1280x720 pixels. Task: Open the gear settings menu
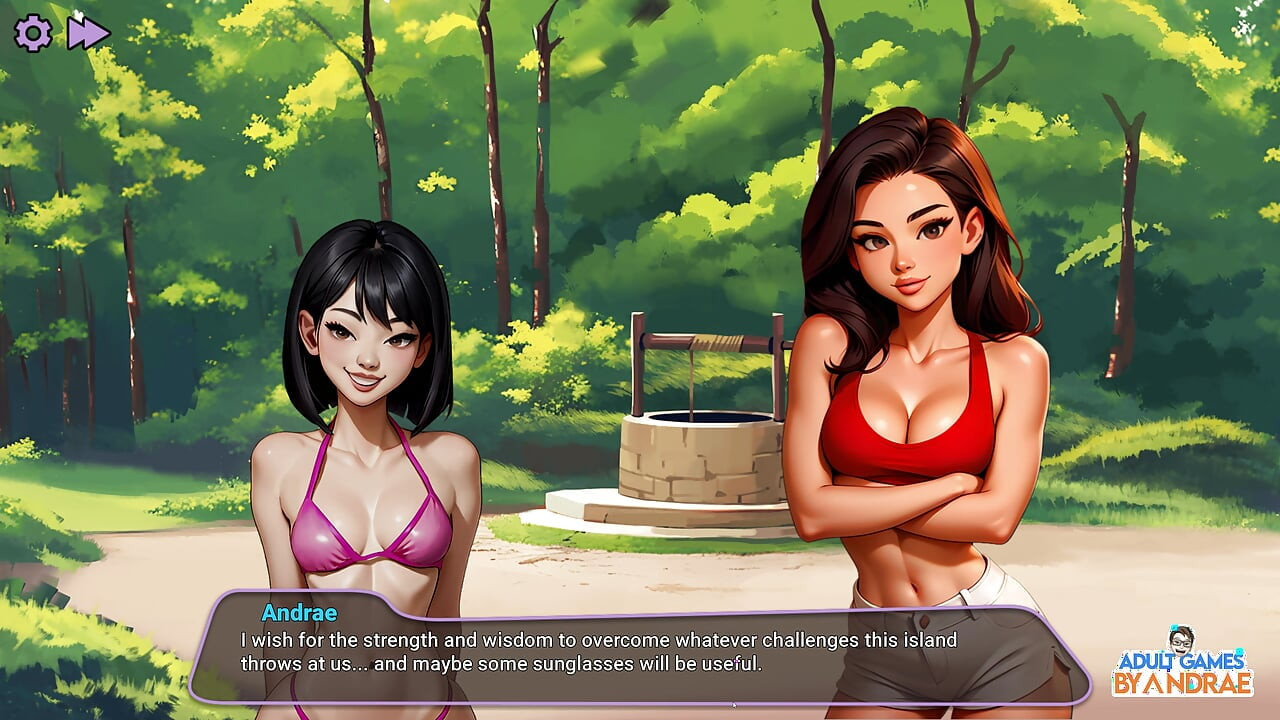click(x=33, y=33)
